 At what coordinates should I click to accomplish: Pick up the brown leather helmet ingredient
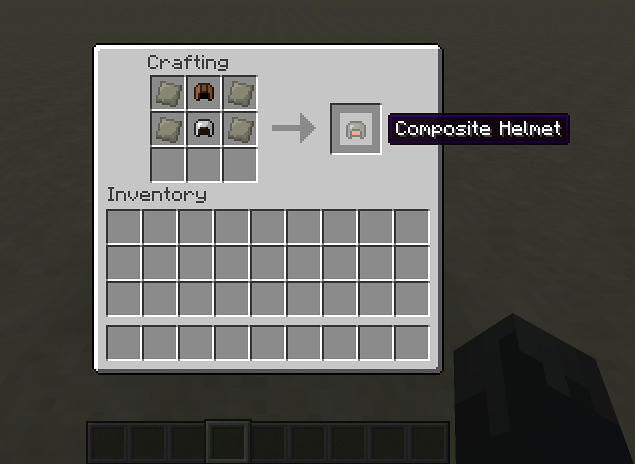pyautogui.click(x=204, y=93)
